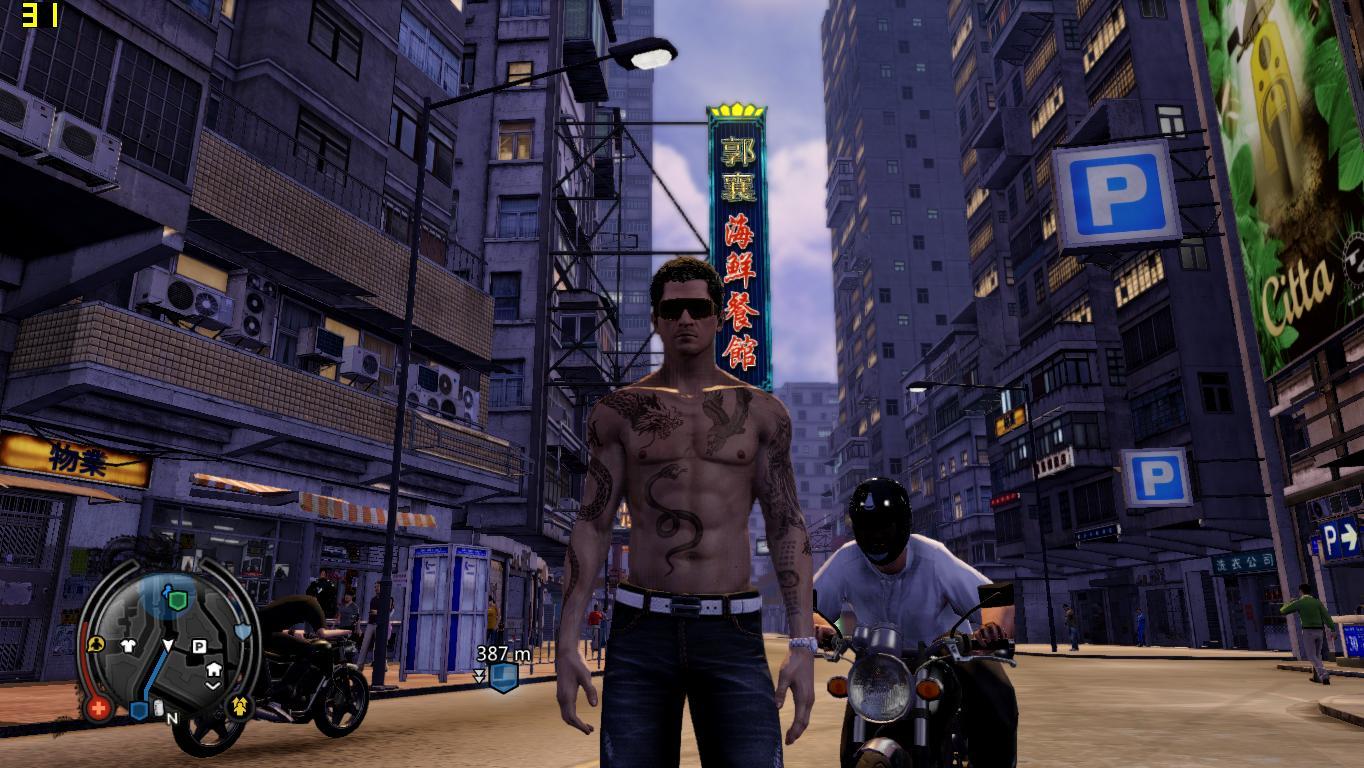Click the white player arrow on the minimap
The image size is (1364, 768).
pyautogui.click(x=168, y=645)
